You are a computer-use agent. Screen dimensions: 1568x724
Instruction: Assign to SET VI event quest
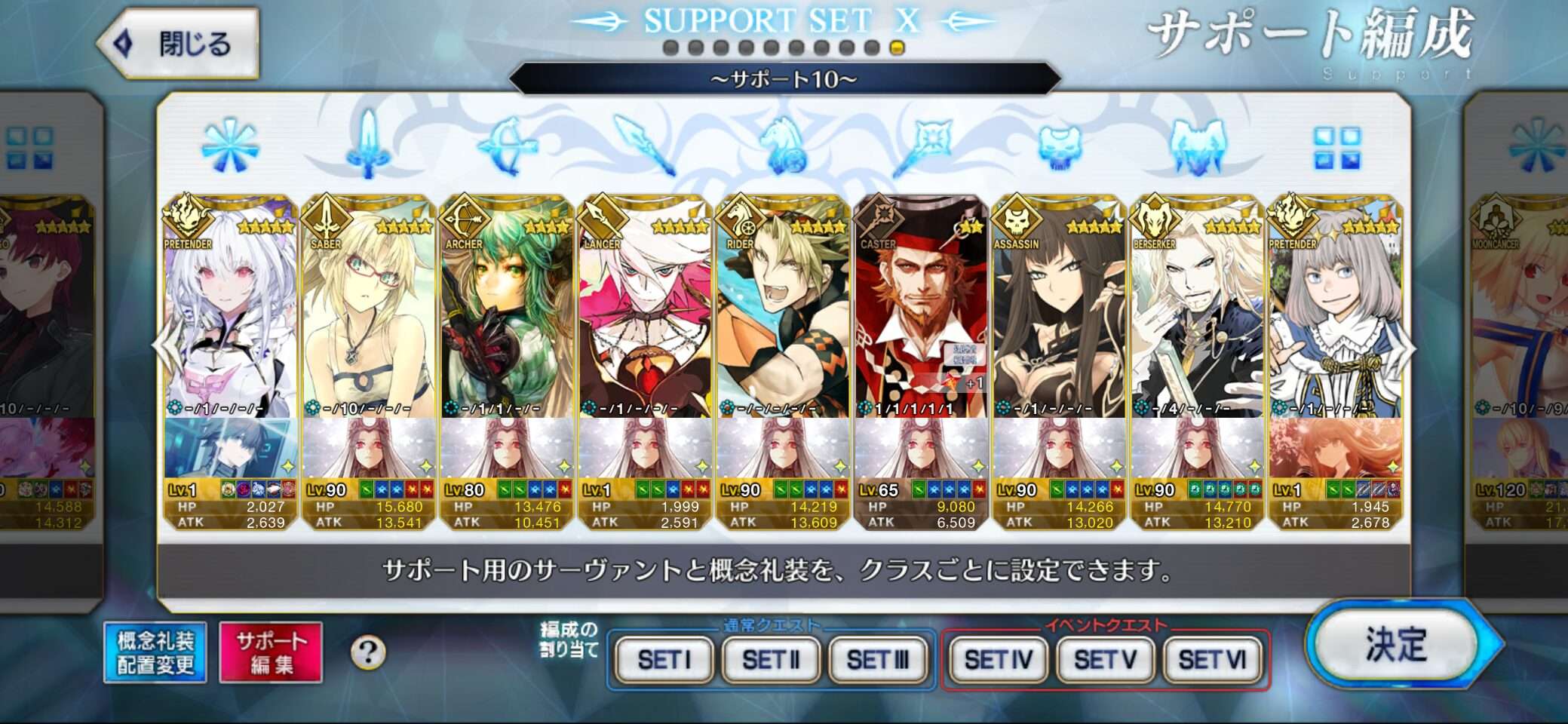click(x=1212, y=660)
